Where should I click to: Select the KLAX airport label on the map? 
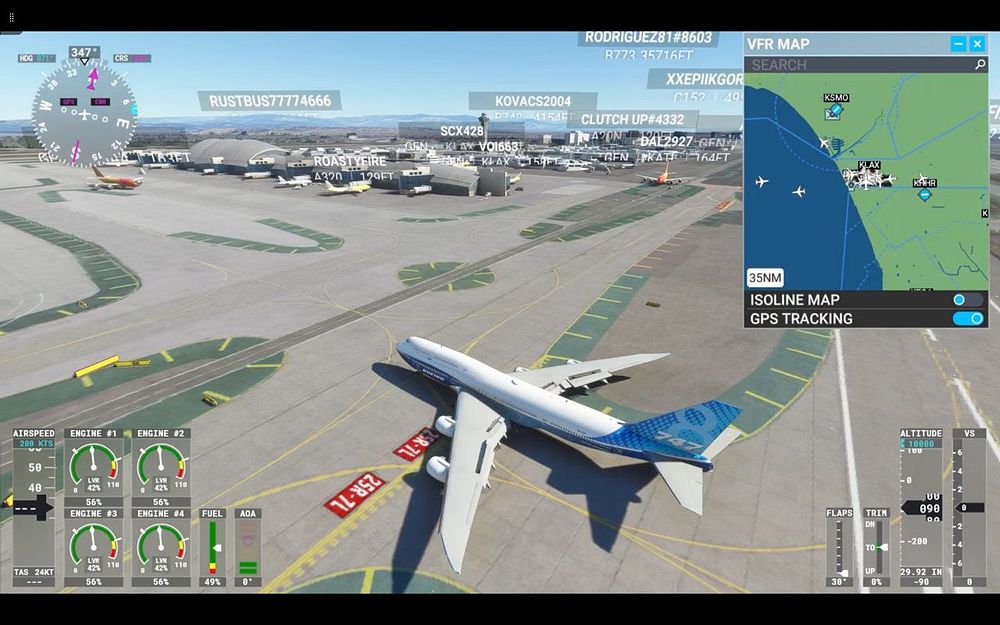pyautogui.click(x=869, y=166)
